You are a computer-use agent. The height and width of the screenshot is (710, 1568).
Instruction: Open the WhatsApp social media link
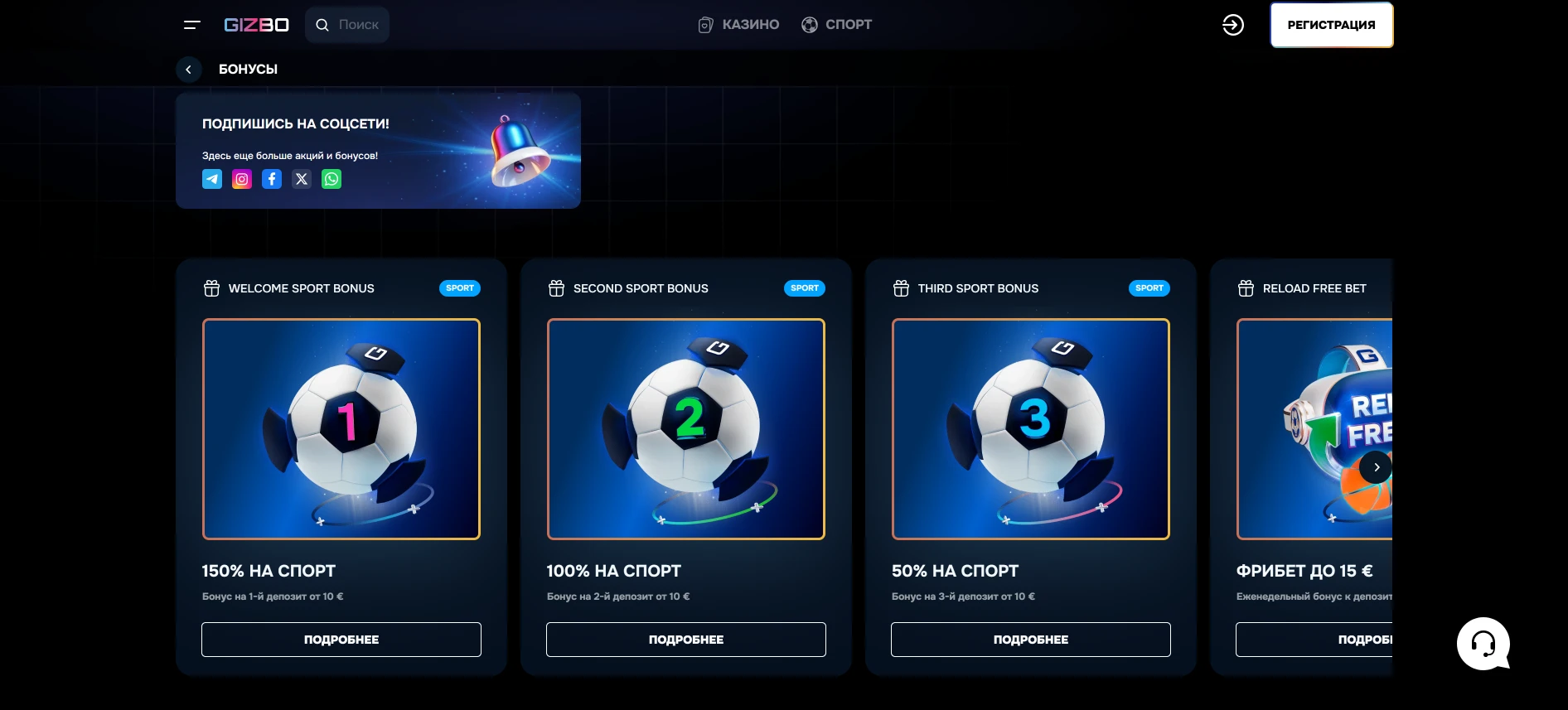pyautogui.click(x=332, y=179)
